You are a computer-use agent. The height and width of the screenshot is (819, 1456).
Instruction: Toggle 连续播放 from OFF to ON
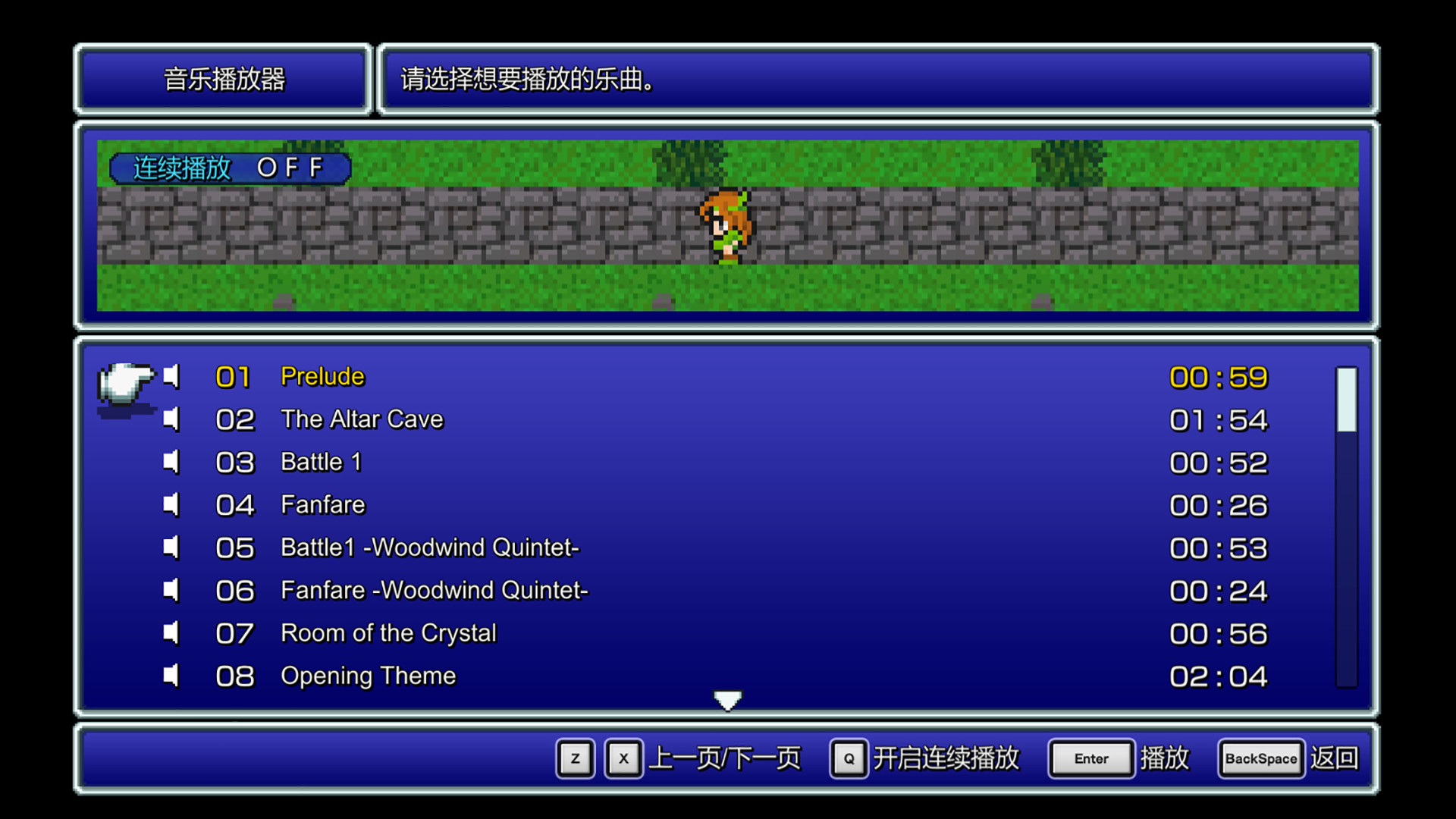pyautogui.click(x=230, y=168)
